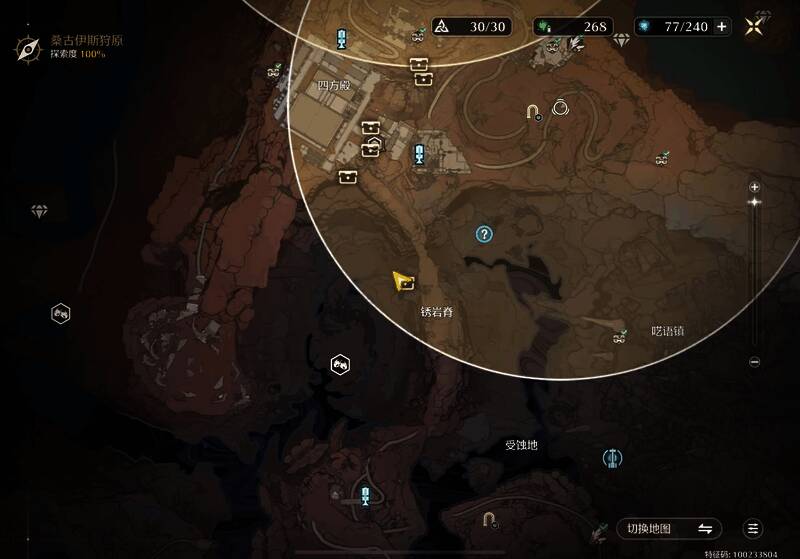Zoom out the map with the minus button
The width and height of the screenshot is (800, 559).
[755, 362]
